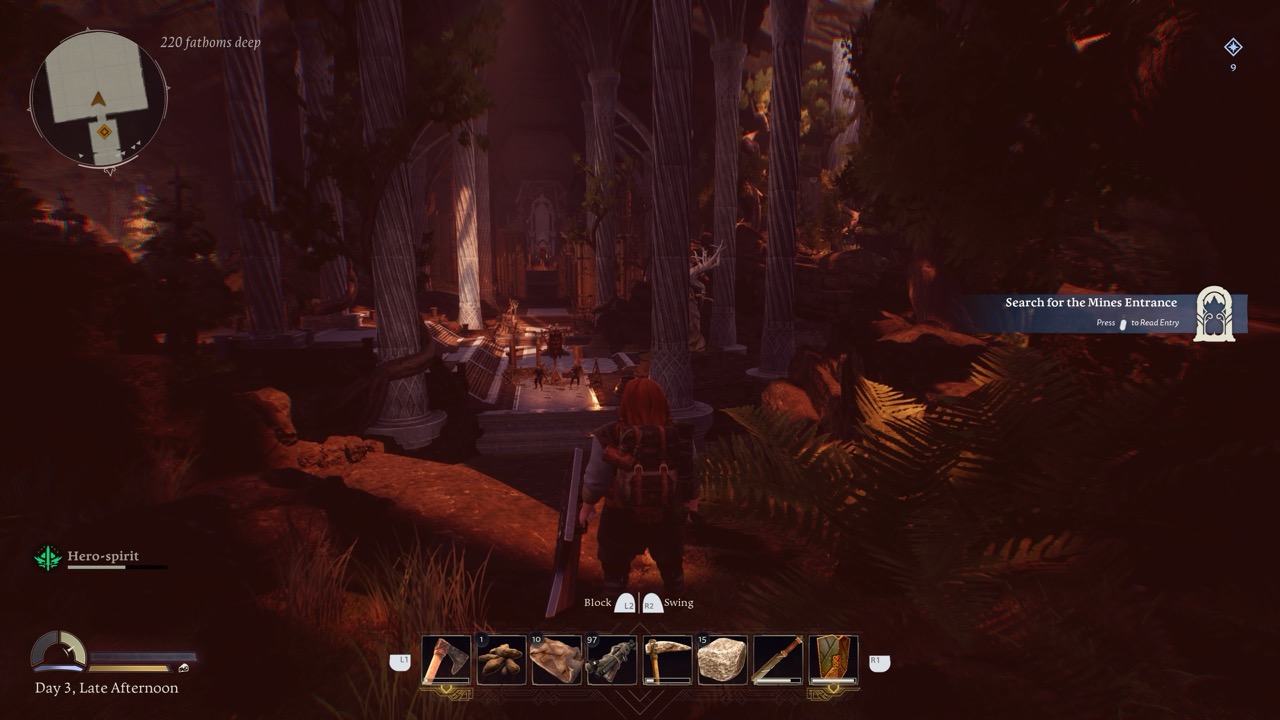Screen dimensions: 1280x720
Task: Click the Hero-spirit buff icon
Action: tap(48, 558)
